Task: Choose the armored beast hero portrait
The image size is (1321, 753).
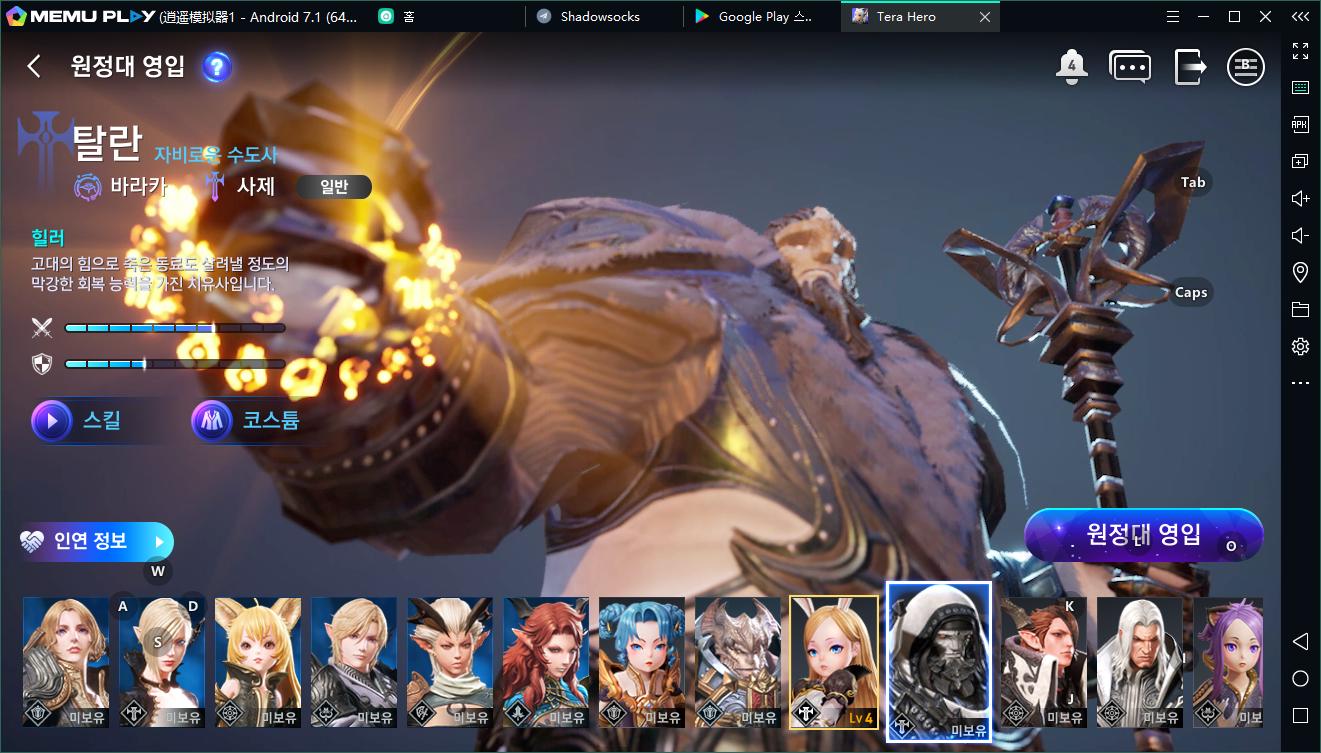Action: coord(738,662)
